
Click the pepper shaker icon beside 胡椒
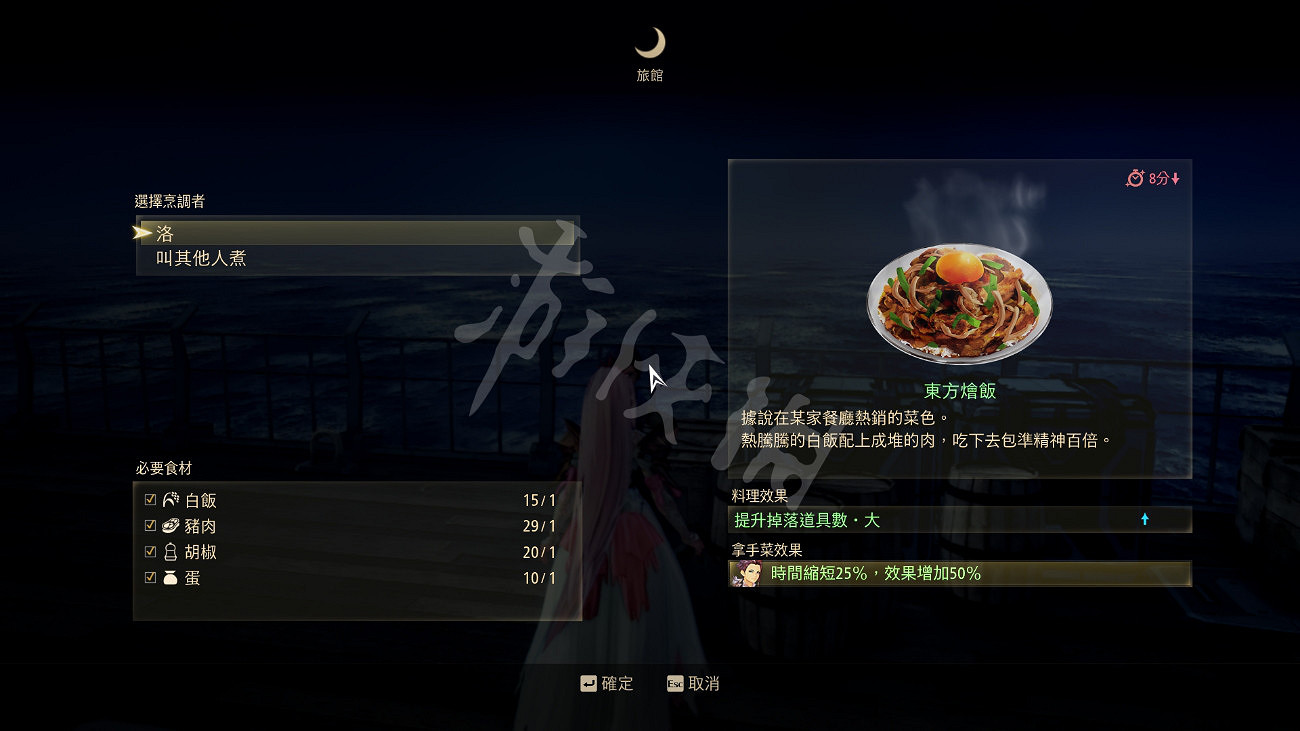coord(170,552)
